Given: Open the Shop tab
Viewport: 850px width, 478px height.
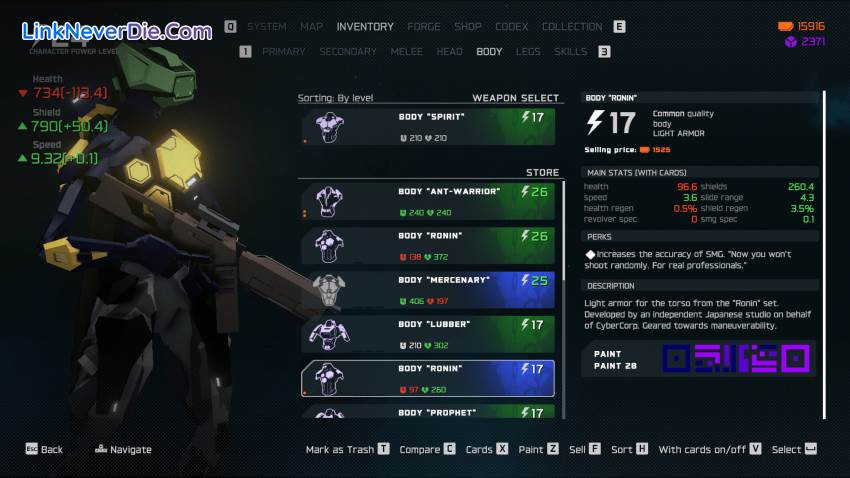Looking at the screenshot, I should [x=468, y=27].
